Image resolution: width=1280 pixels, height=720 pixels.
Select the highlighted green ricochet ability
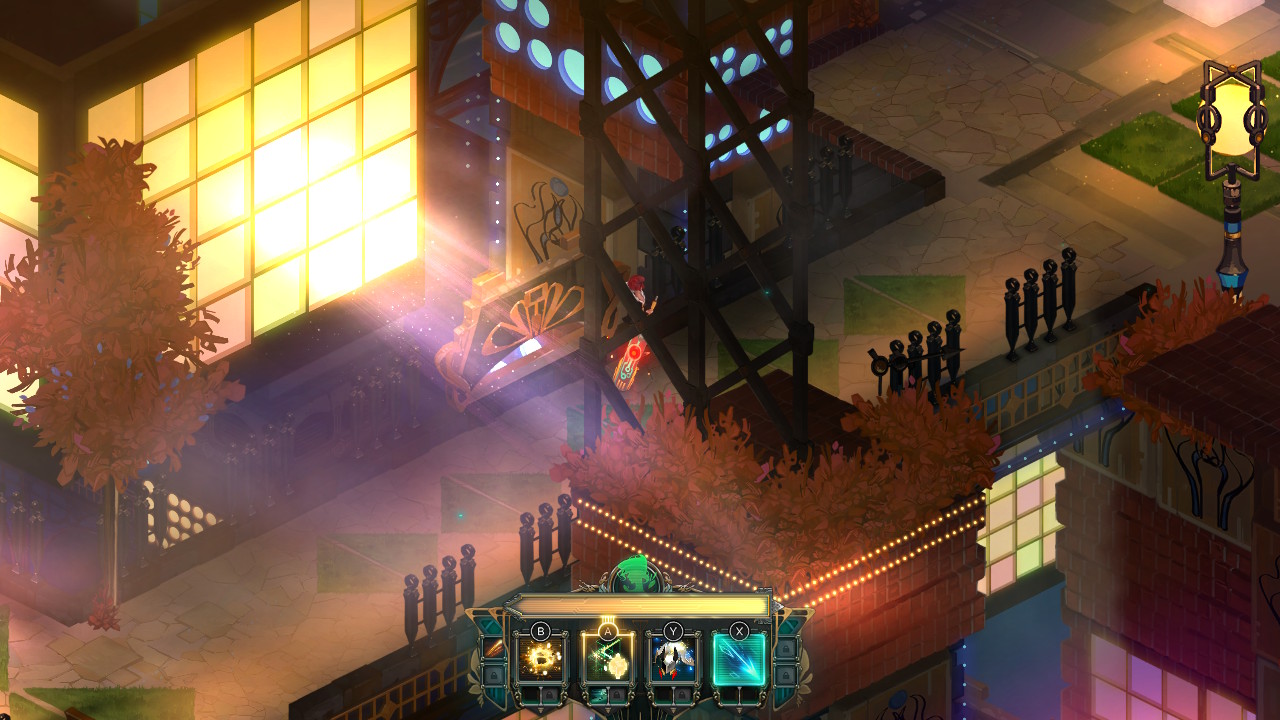[x=607, y=658]
